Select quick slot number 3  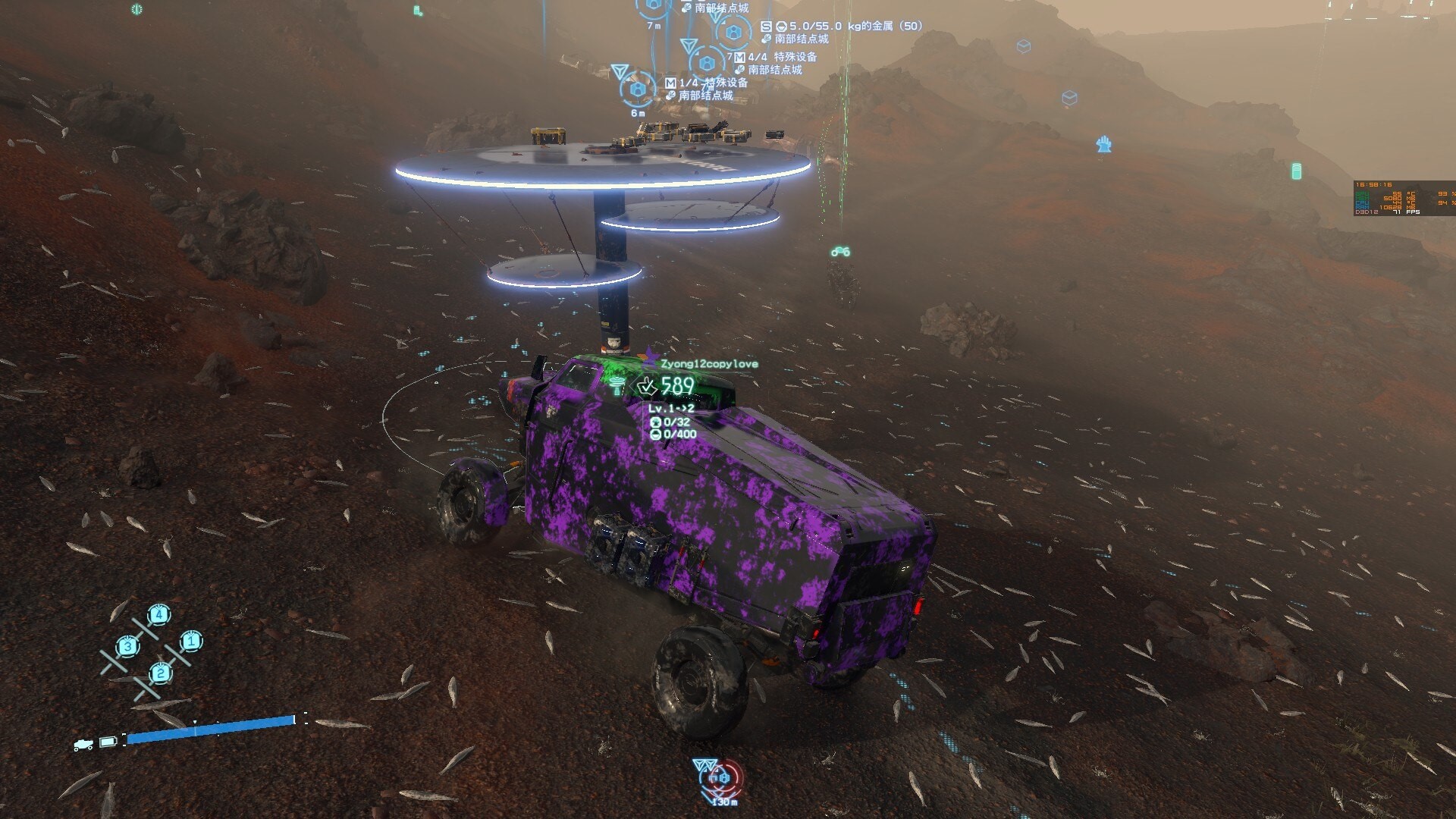click(x=128, y=647)
